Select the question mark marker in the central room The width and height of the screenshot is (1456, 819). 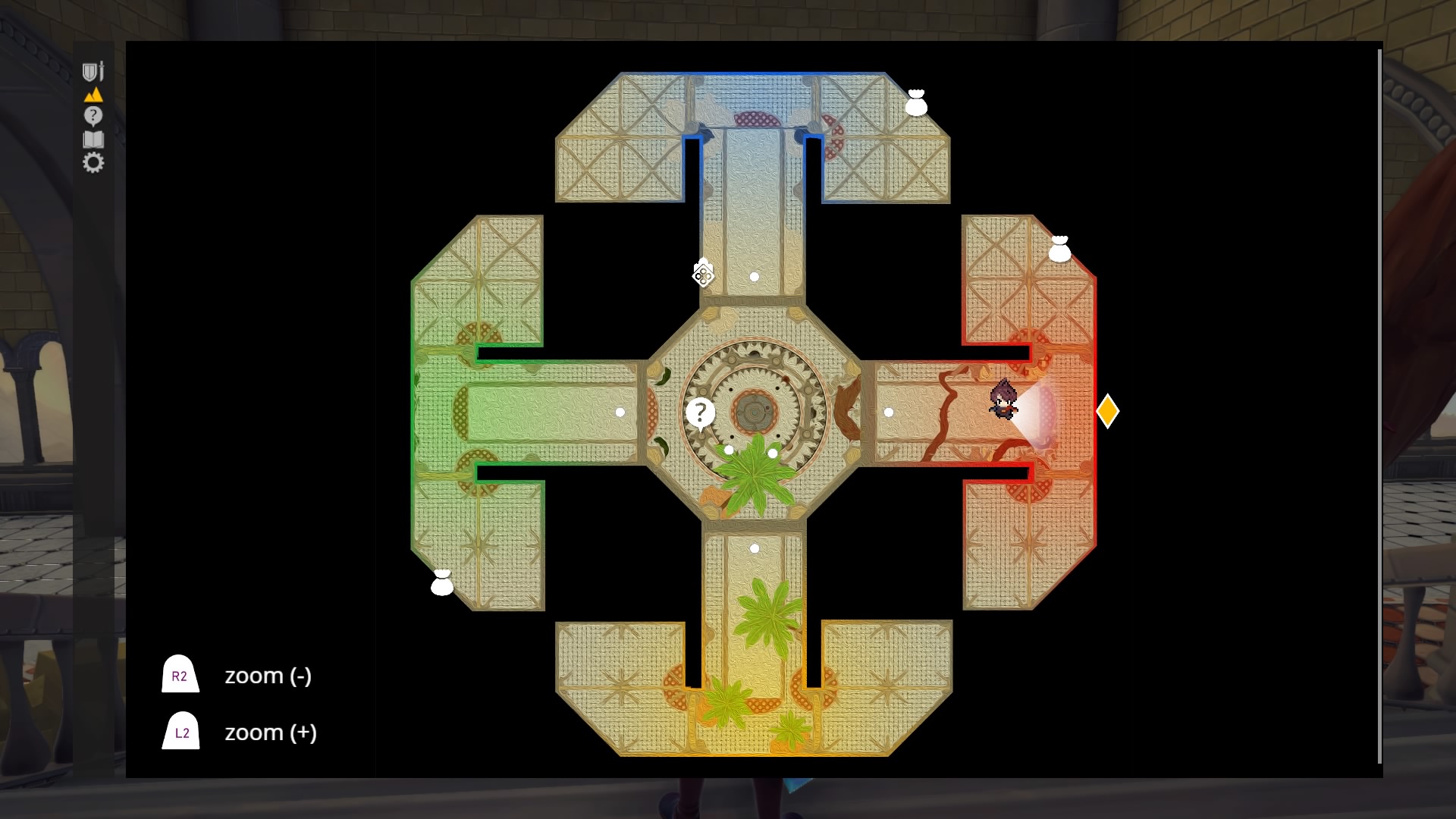pyautogui.click(x=700, y=413)
